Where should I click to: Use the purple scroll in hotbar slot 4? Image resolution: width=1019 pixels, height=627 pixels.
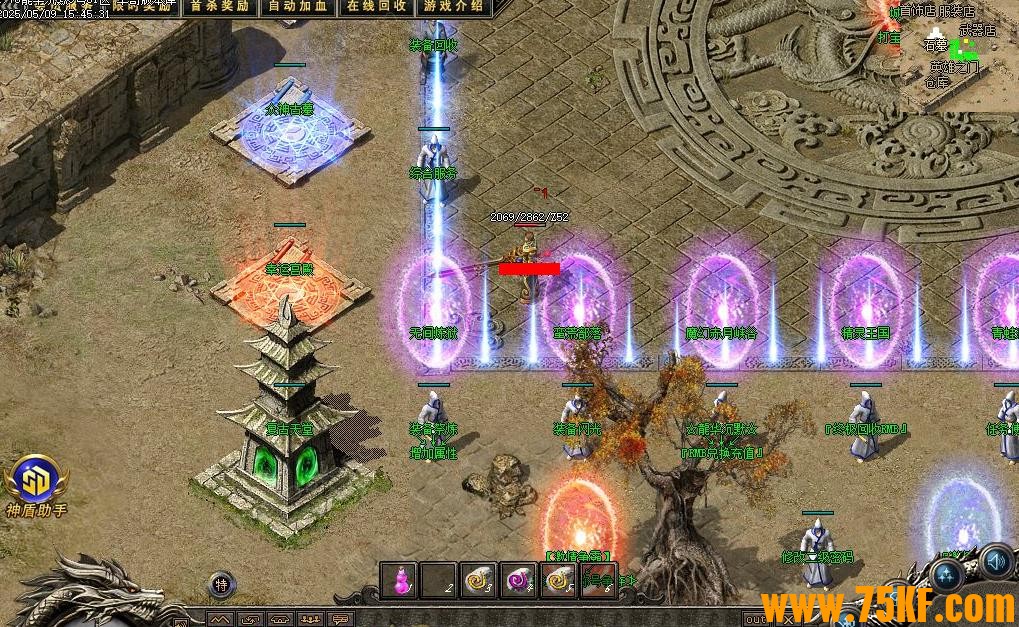pos(519,580)
